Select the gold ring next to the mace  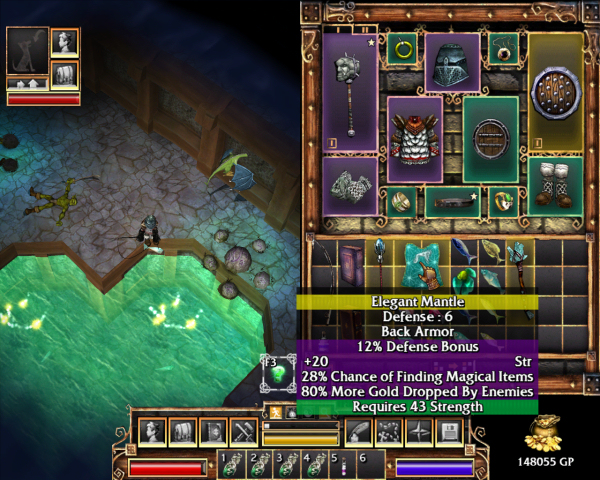[401, 48]
